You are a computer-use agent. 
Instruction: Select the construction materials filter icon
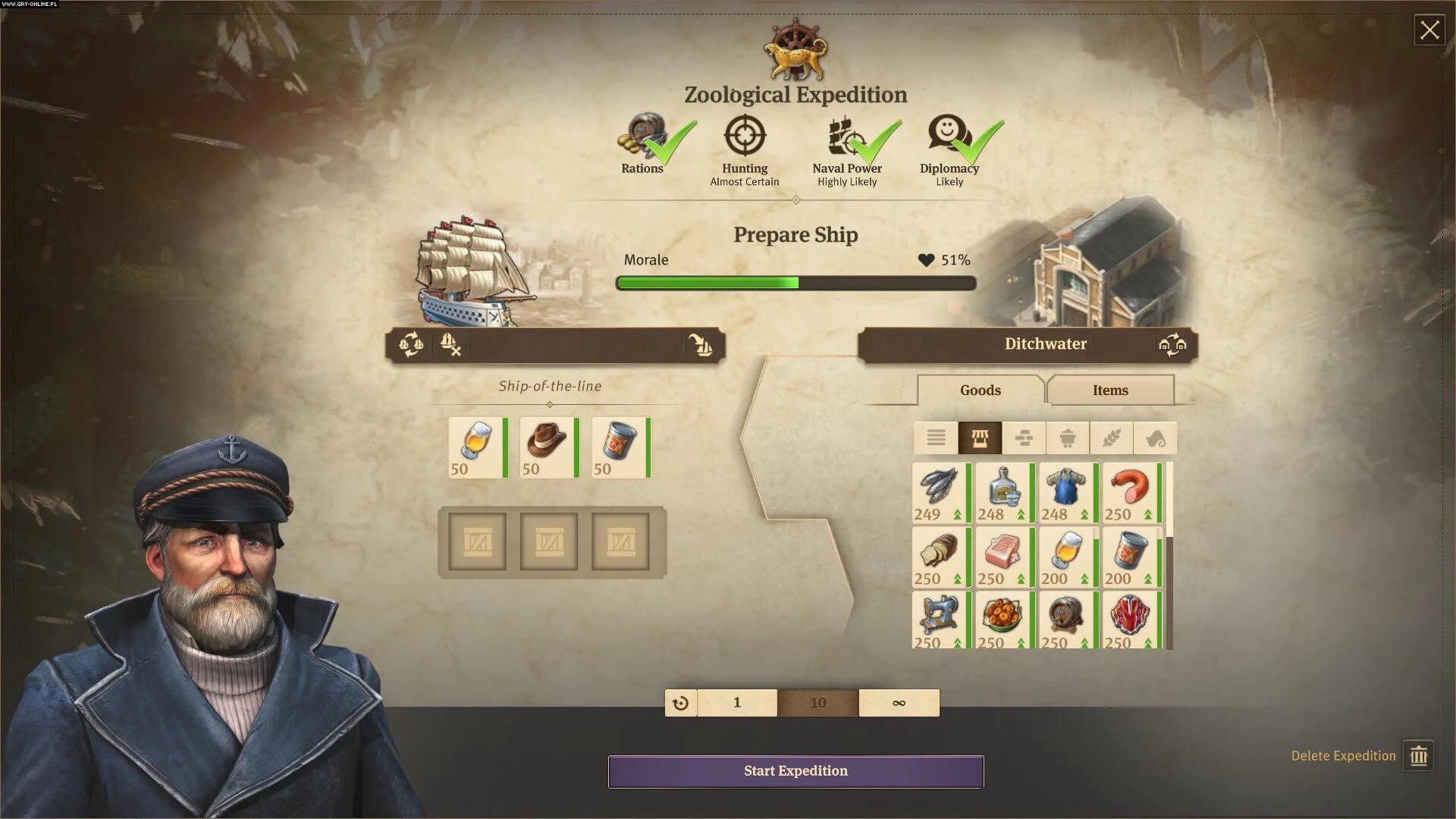pyautogui.click(x=1025, y=438)
